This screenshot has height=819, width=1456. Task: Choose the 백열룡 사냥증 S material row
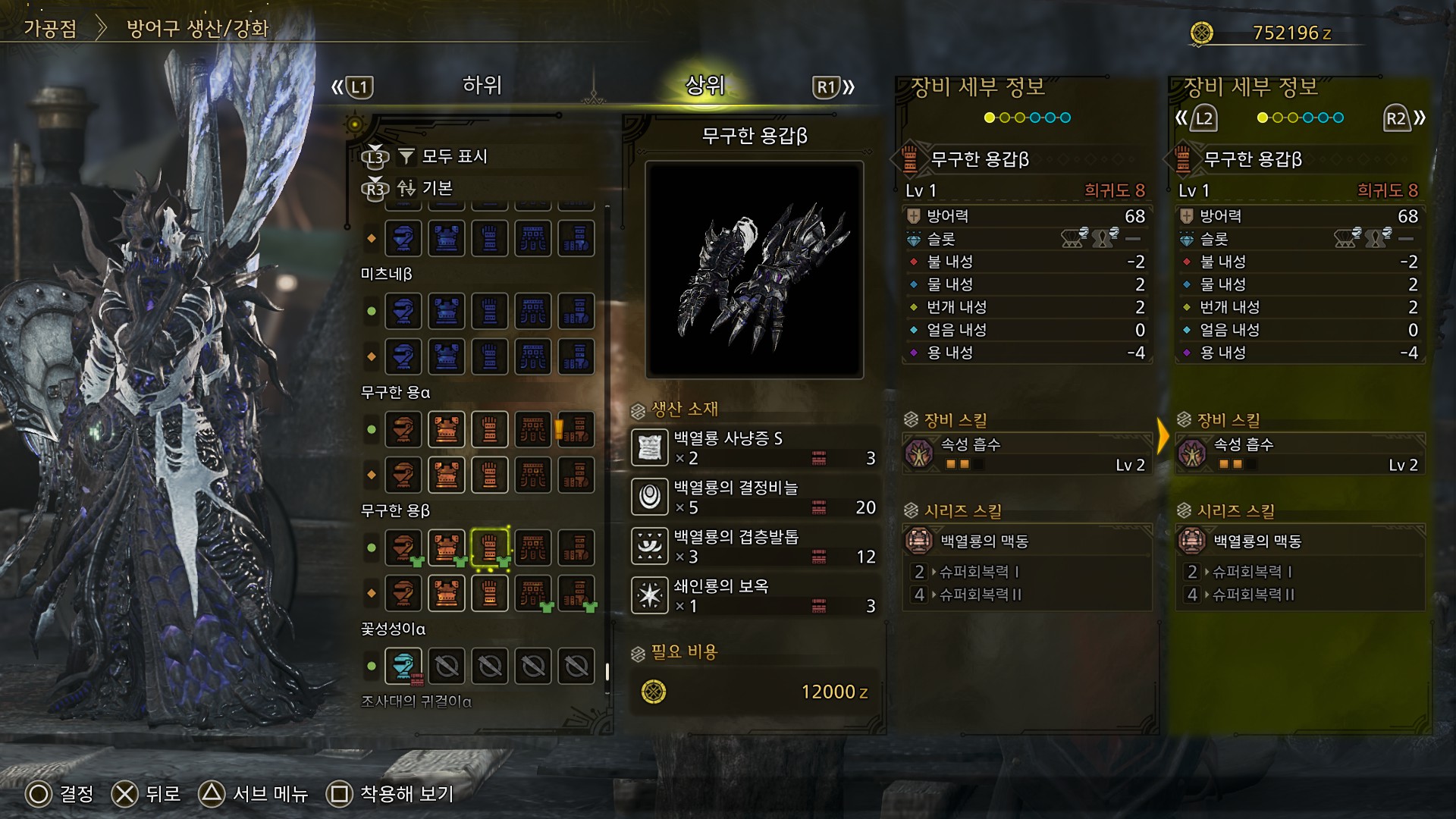coord(755,447)
